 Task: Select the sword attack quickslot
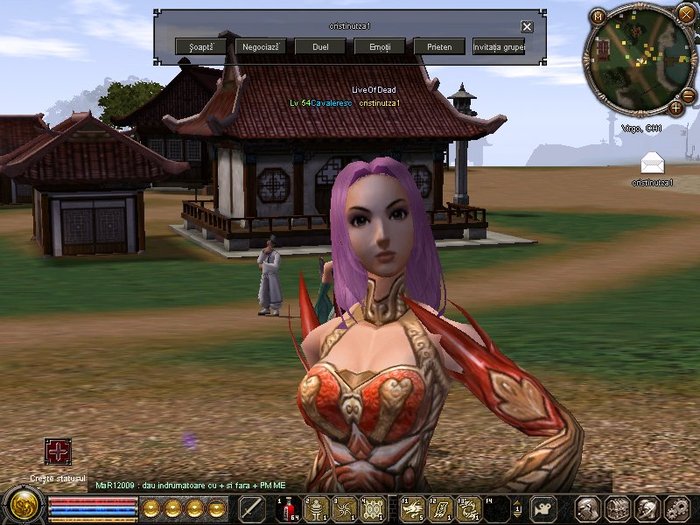click(251, 508)
